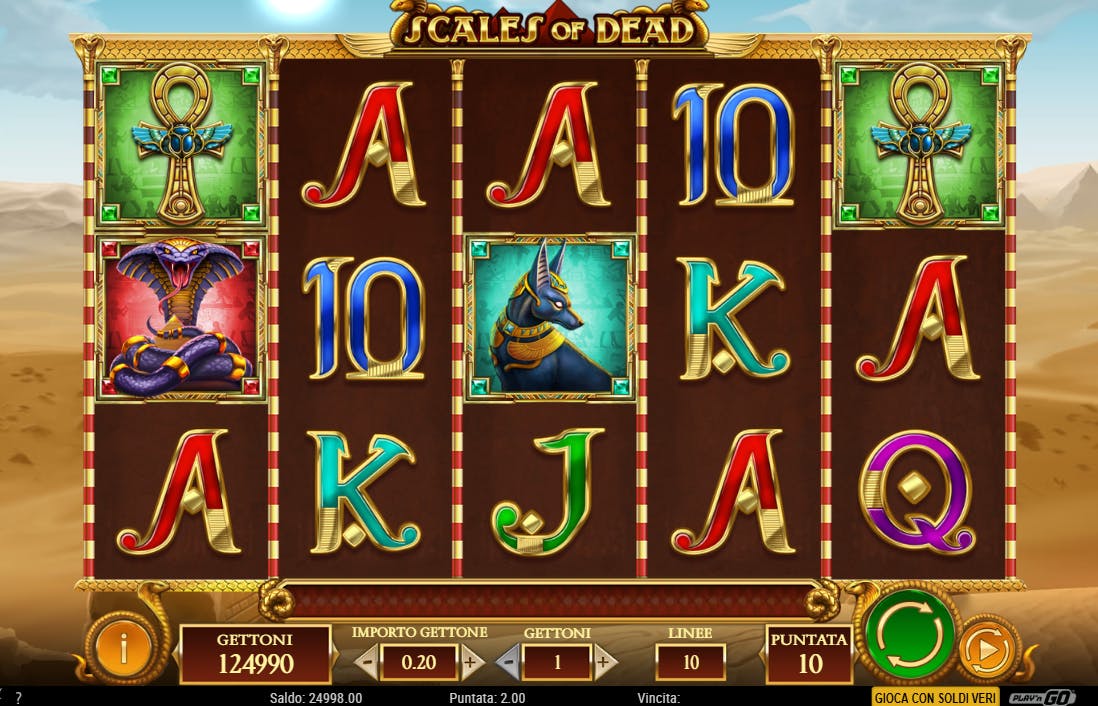Increase the Importo Gettone coin value
The width and height of the screenshot is (1098, 706).
pos(472,662)
